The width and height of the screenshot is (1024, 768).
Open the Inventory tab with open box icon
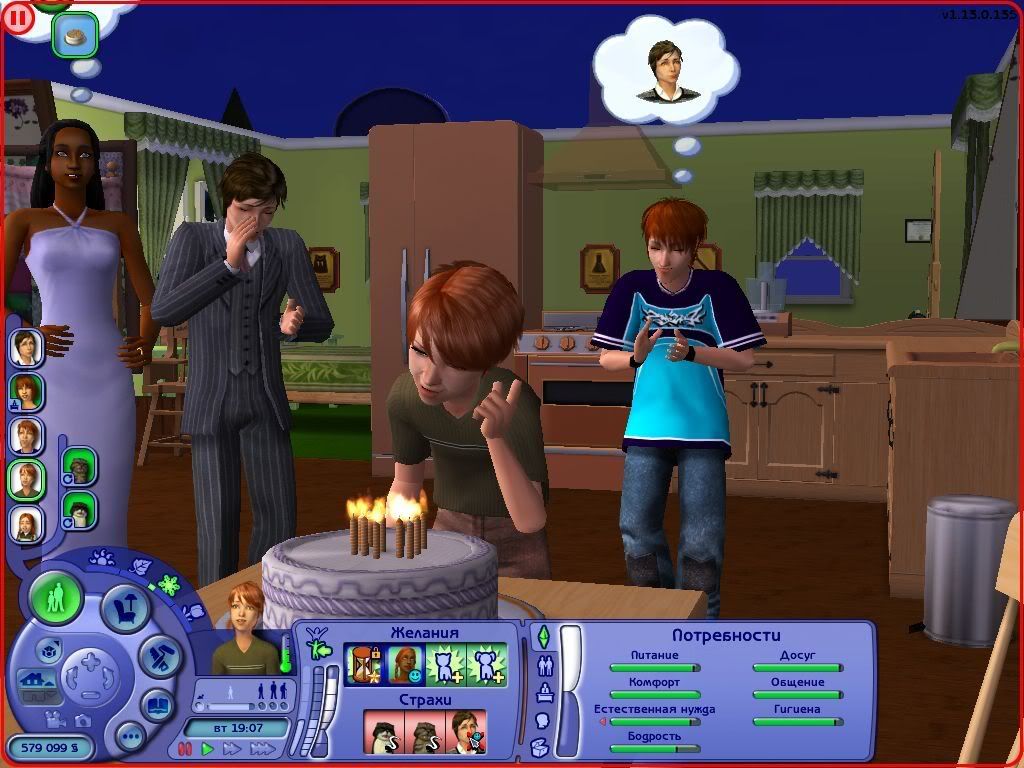tap(541, 746)
